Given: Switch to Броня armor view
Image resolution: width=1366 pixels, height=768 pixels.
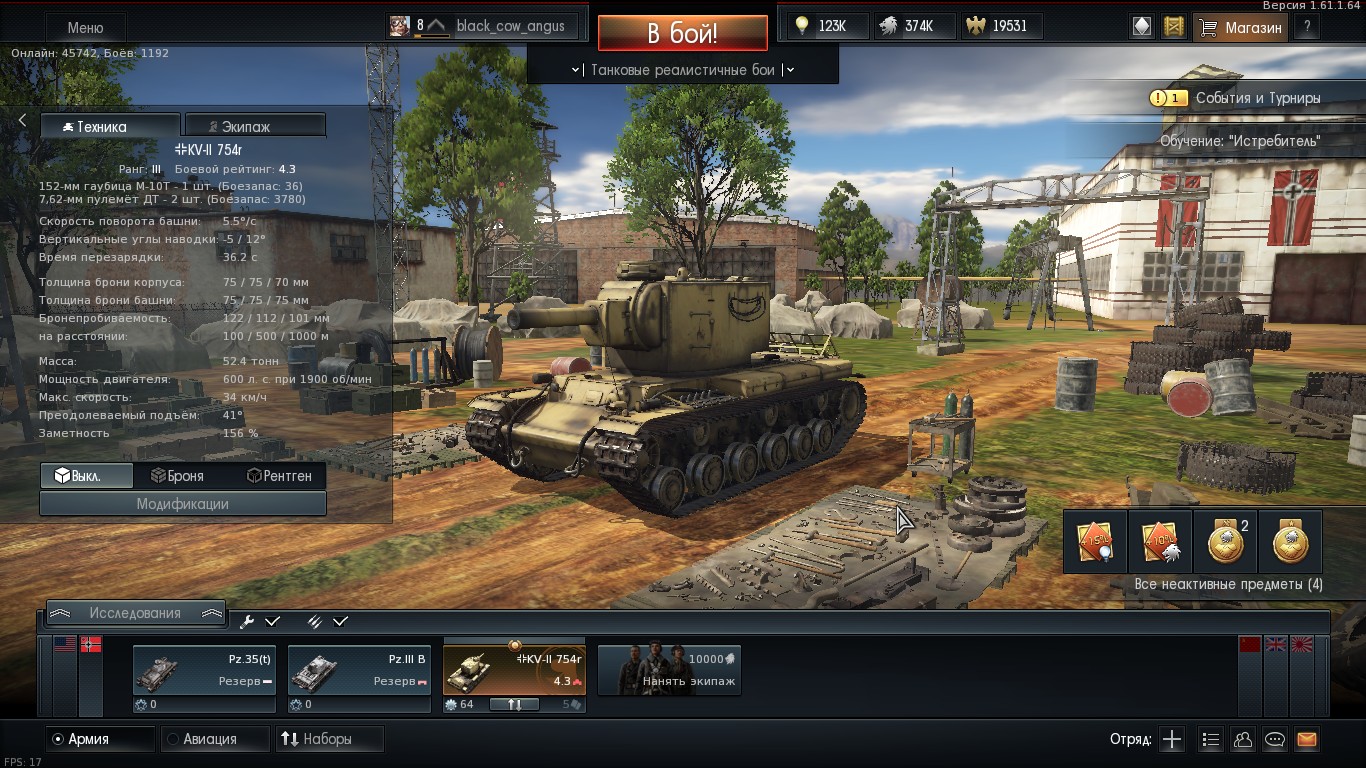Looking at the screenshot, I should [175, 476].
